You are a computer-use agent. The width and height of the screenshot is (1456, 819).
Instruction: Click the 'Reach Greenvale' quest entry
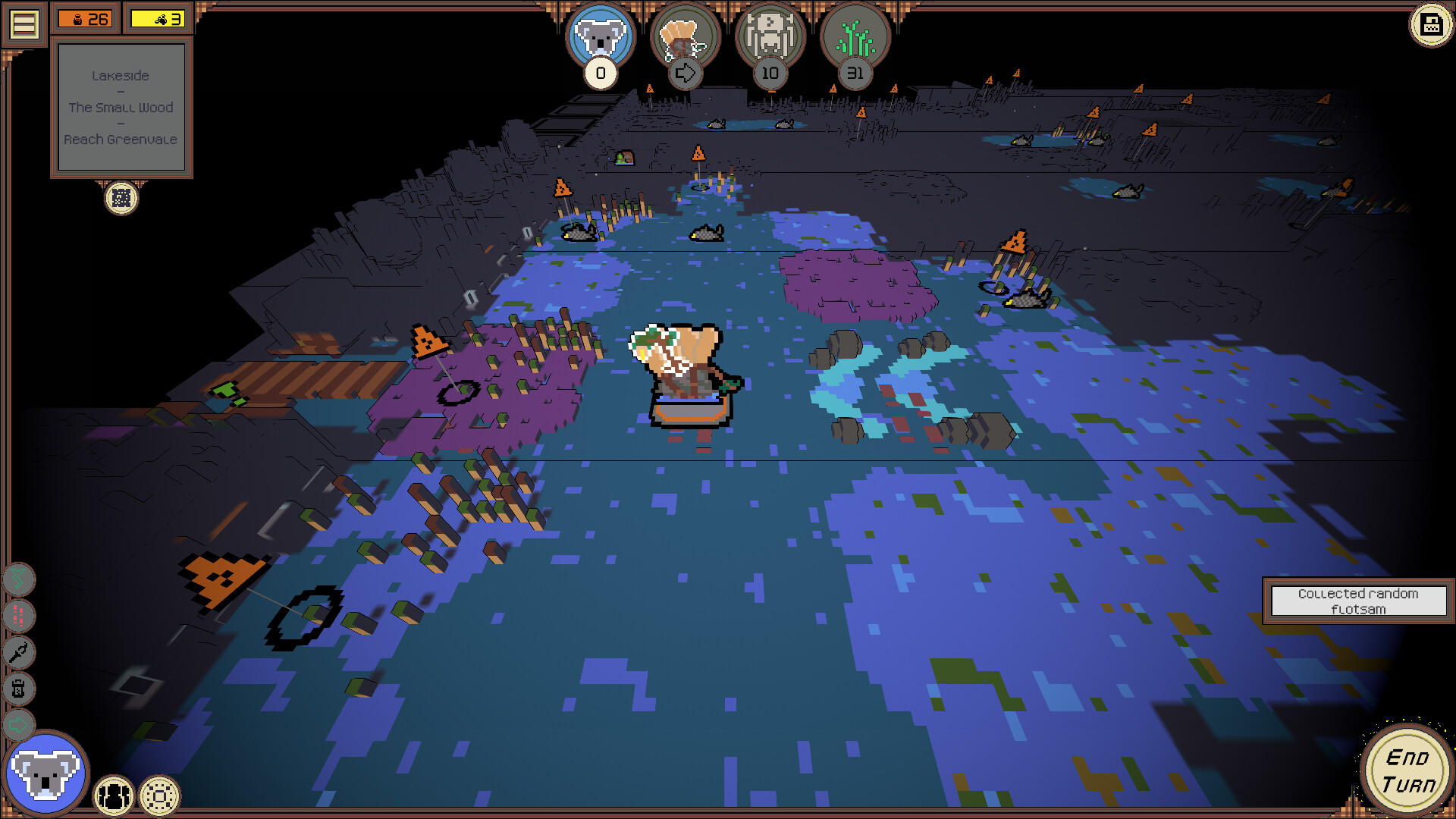tap(121, 140)
